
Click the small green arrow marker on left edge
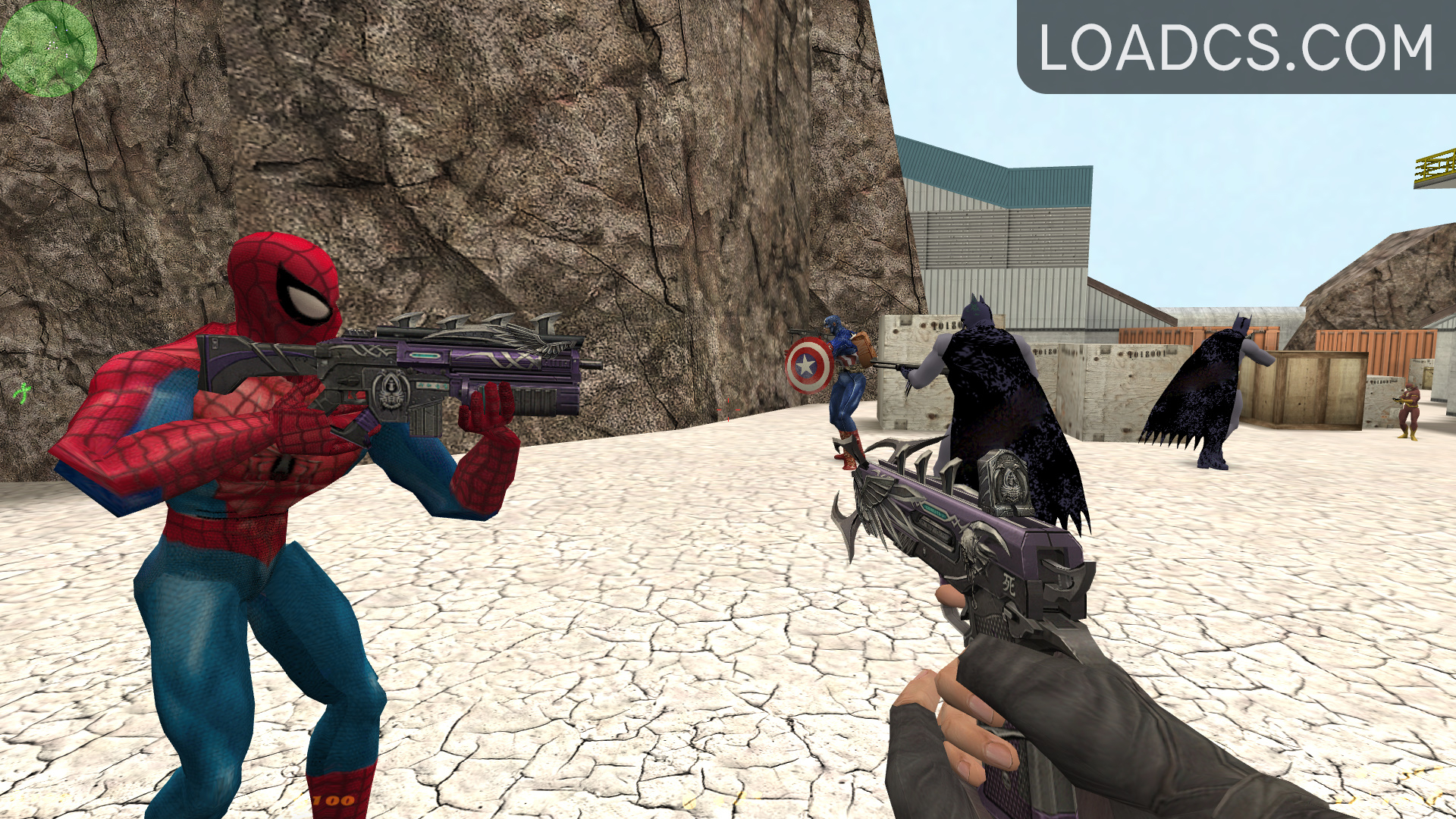pyautogui.click(x=21, y=394)
